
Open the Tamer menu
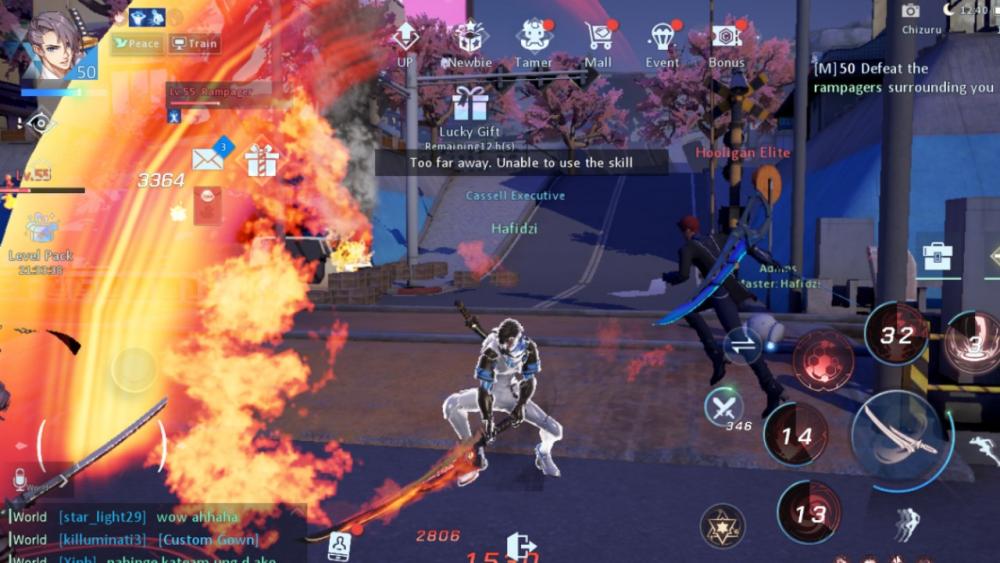point(534,39)
